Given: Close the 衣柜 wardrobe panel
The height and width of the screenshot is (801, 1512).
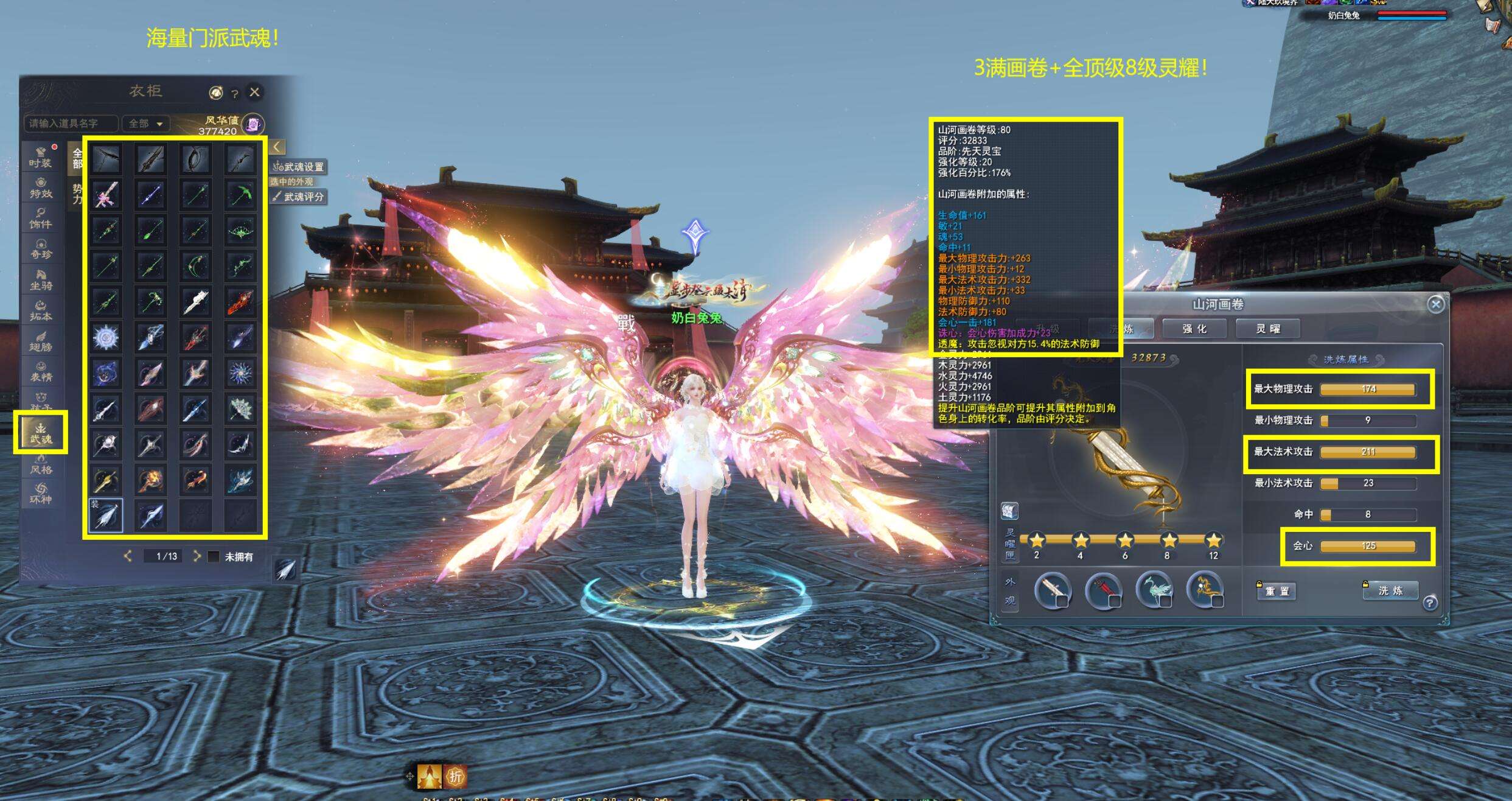Looking at the screenshot, I should point(254,92).
